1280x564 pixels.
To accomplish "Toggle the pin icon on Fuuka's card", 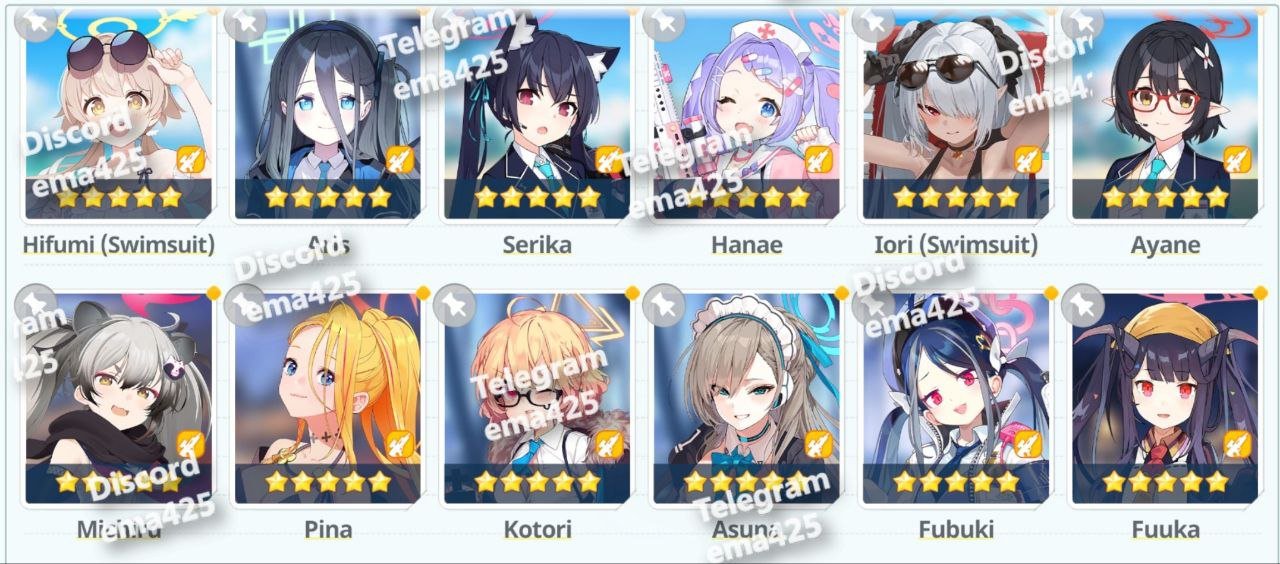I will tap(1082, 305).
